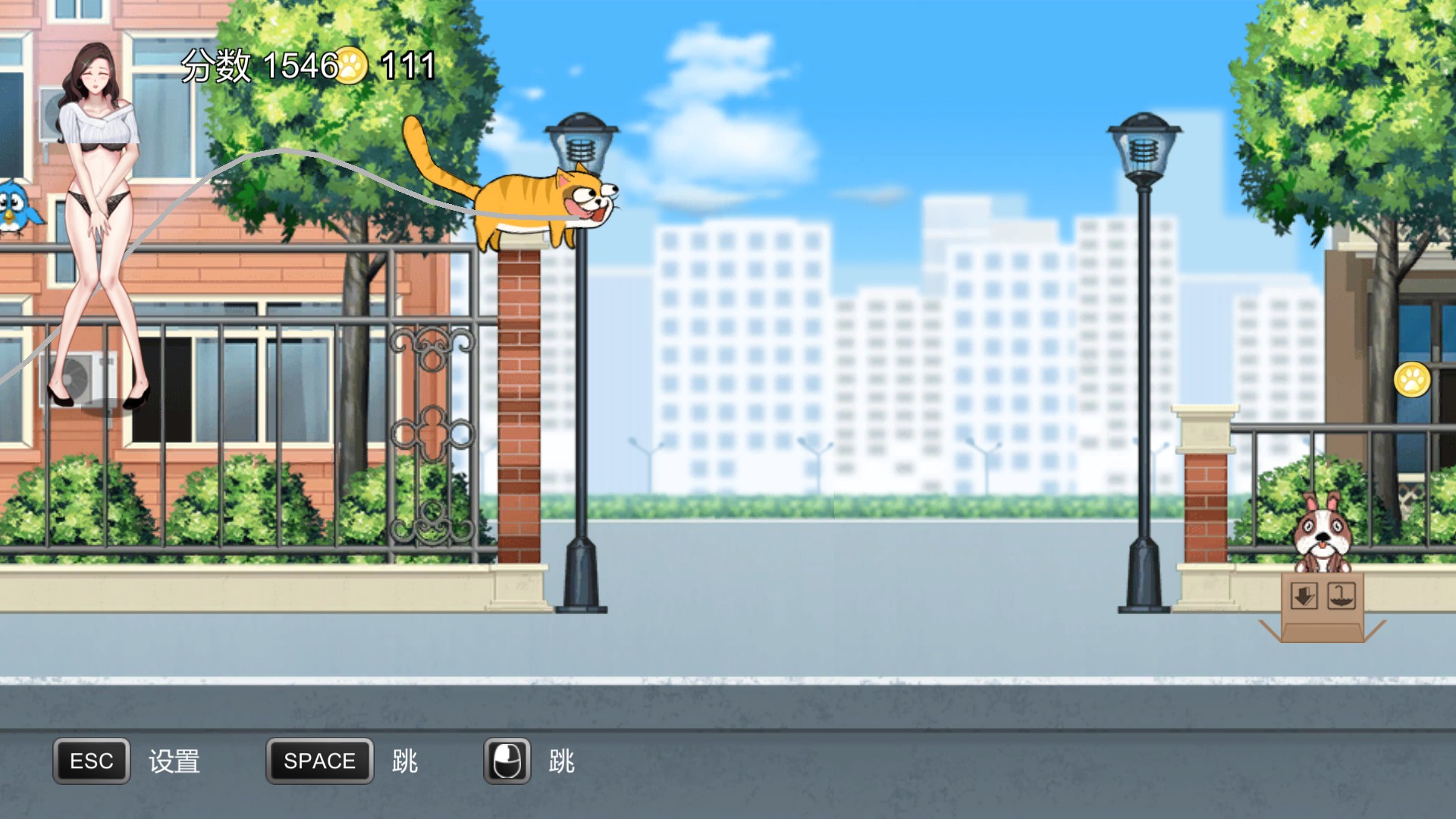The image size is (1456, 819).
Task: Click the ESC key icon in hint bar
Action: (x=89, y=761)
